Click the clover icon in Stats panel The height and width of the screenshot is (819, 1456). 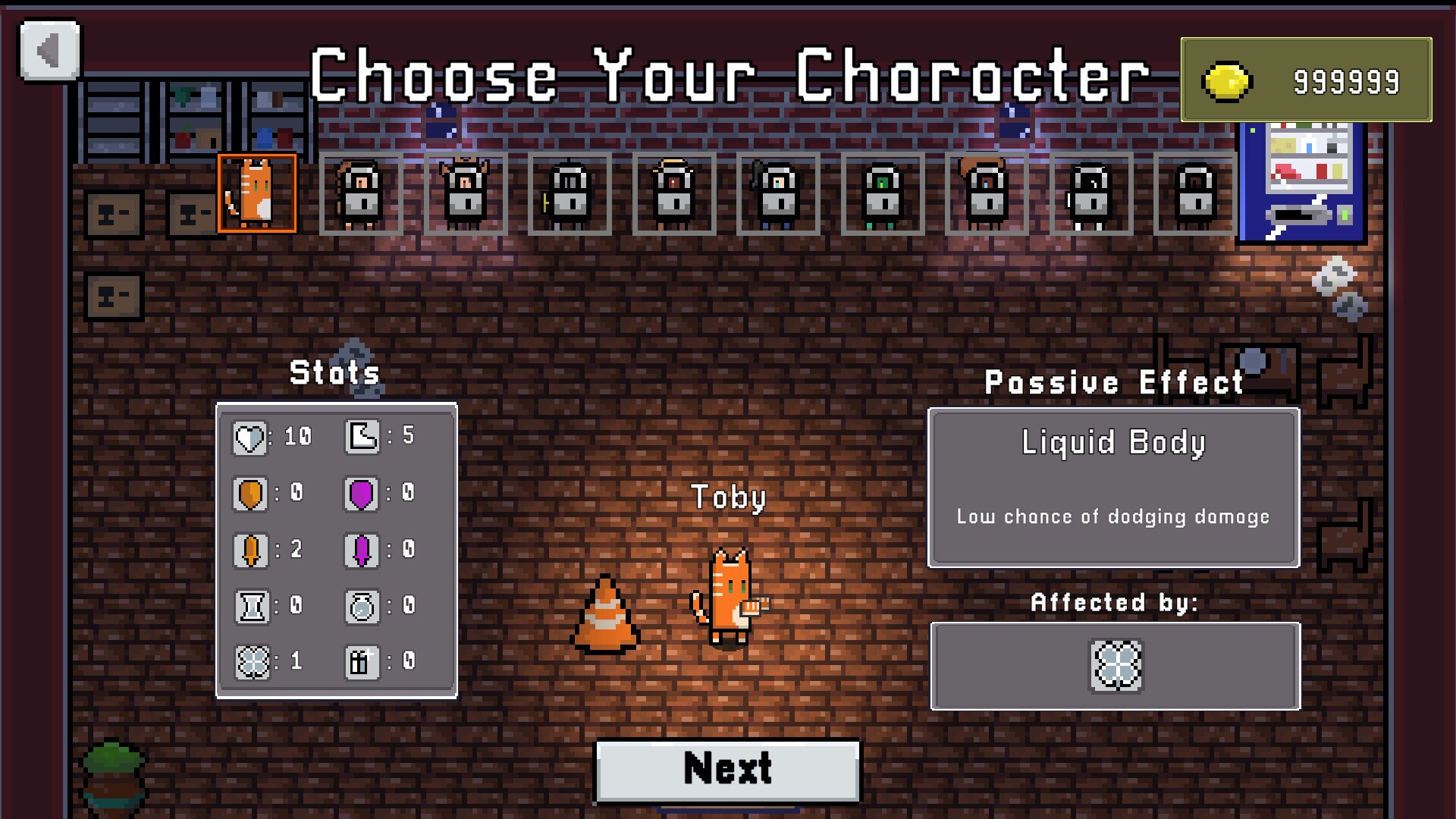[x=252, y=663]
